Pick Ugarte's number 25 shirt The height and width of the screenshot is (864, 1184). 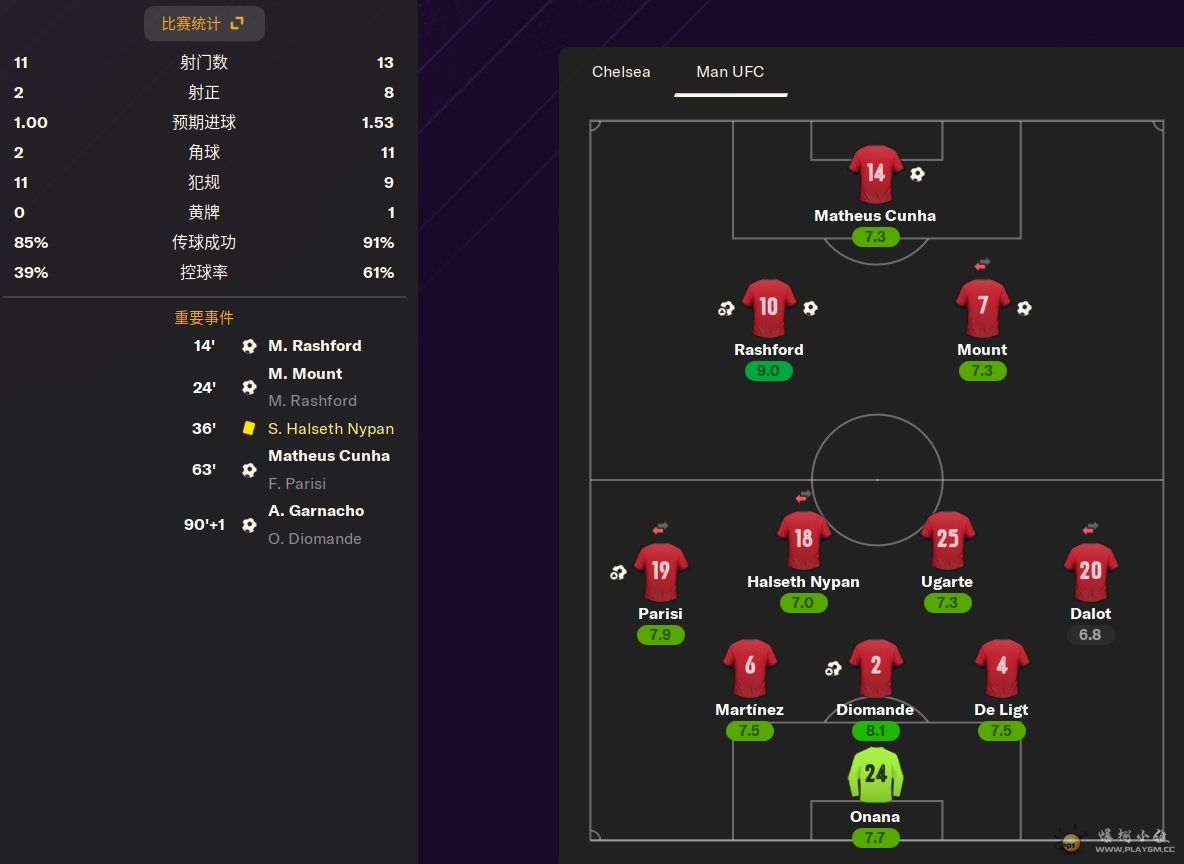[x=947, y=540]
